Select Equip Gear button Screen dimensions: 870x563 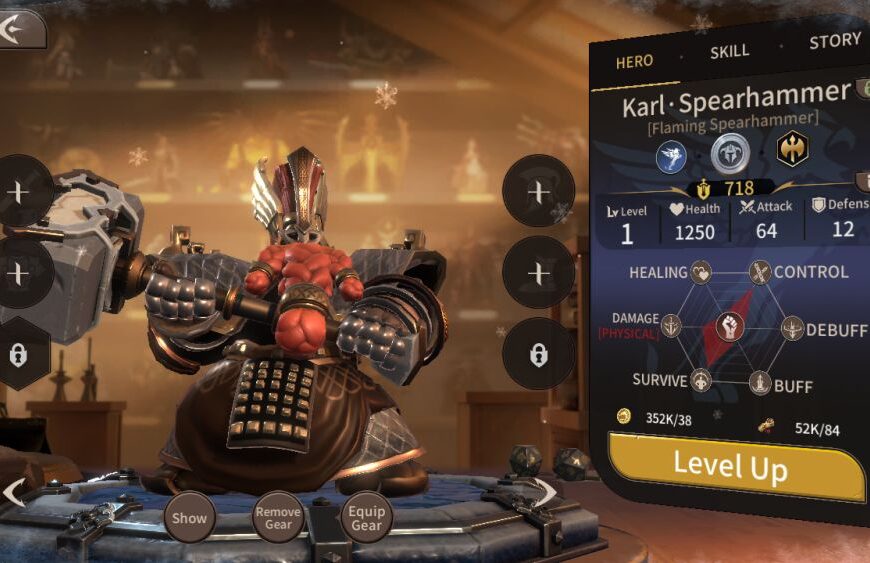[x=366, y=517]
